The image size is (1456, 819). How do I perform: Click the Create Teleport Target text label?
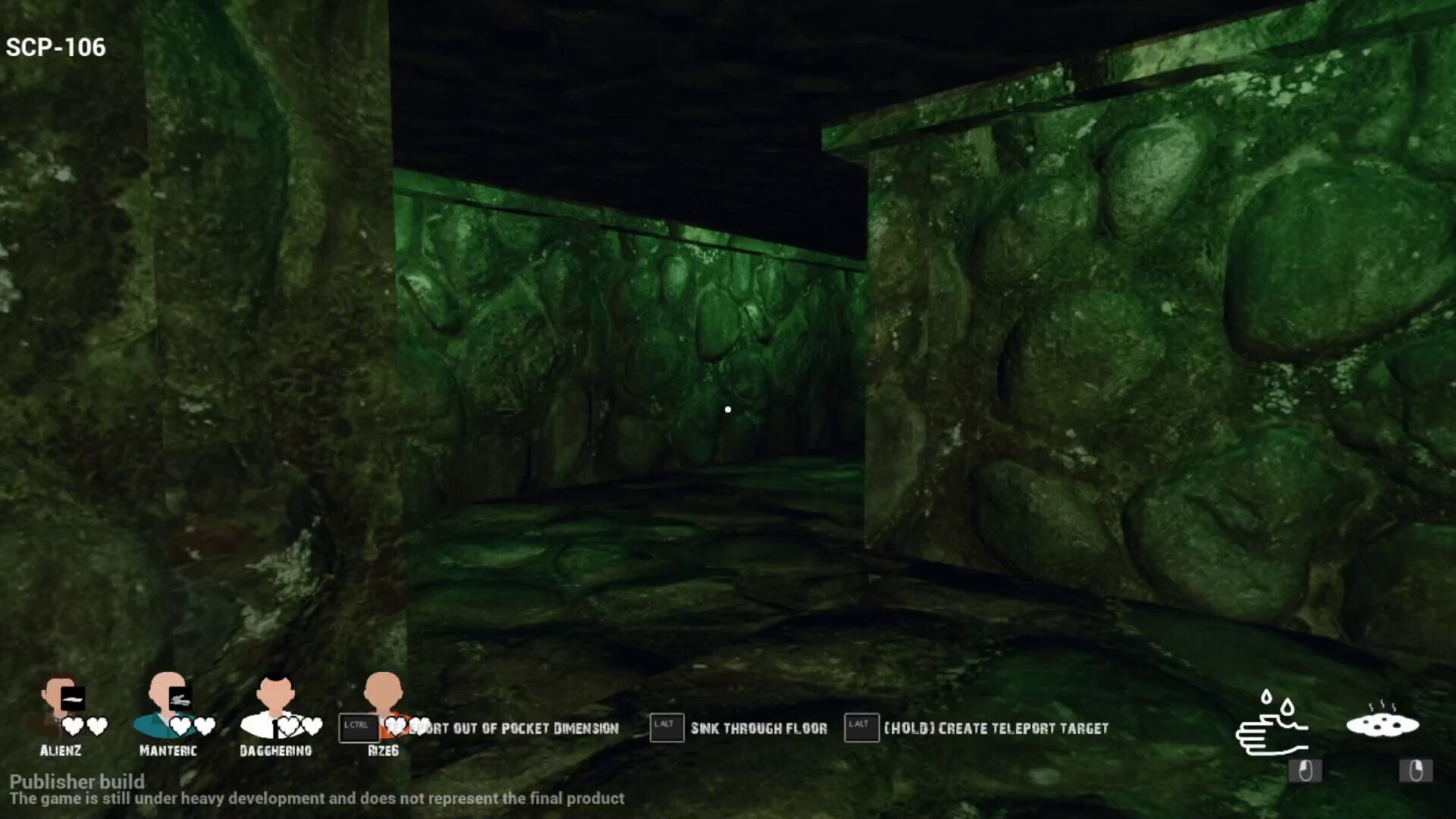pos(996,728)
